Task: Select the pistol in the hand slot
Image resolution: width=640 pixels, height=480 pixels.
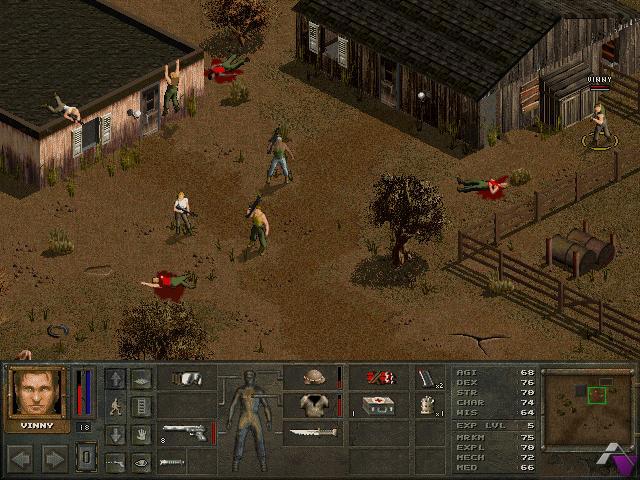Action: coord(186,433)
